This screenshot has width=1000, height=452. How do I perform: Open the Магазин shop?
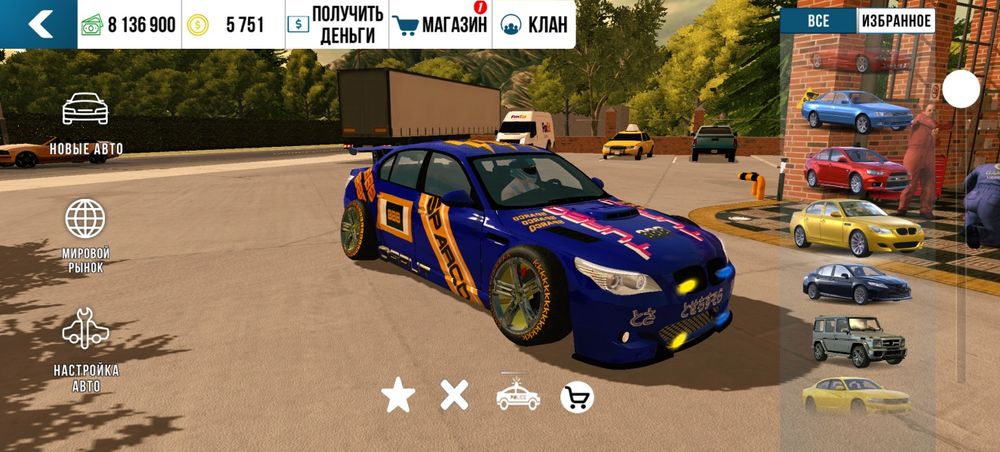pos(439,25)
